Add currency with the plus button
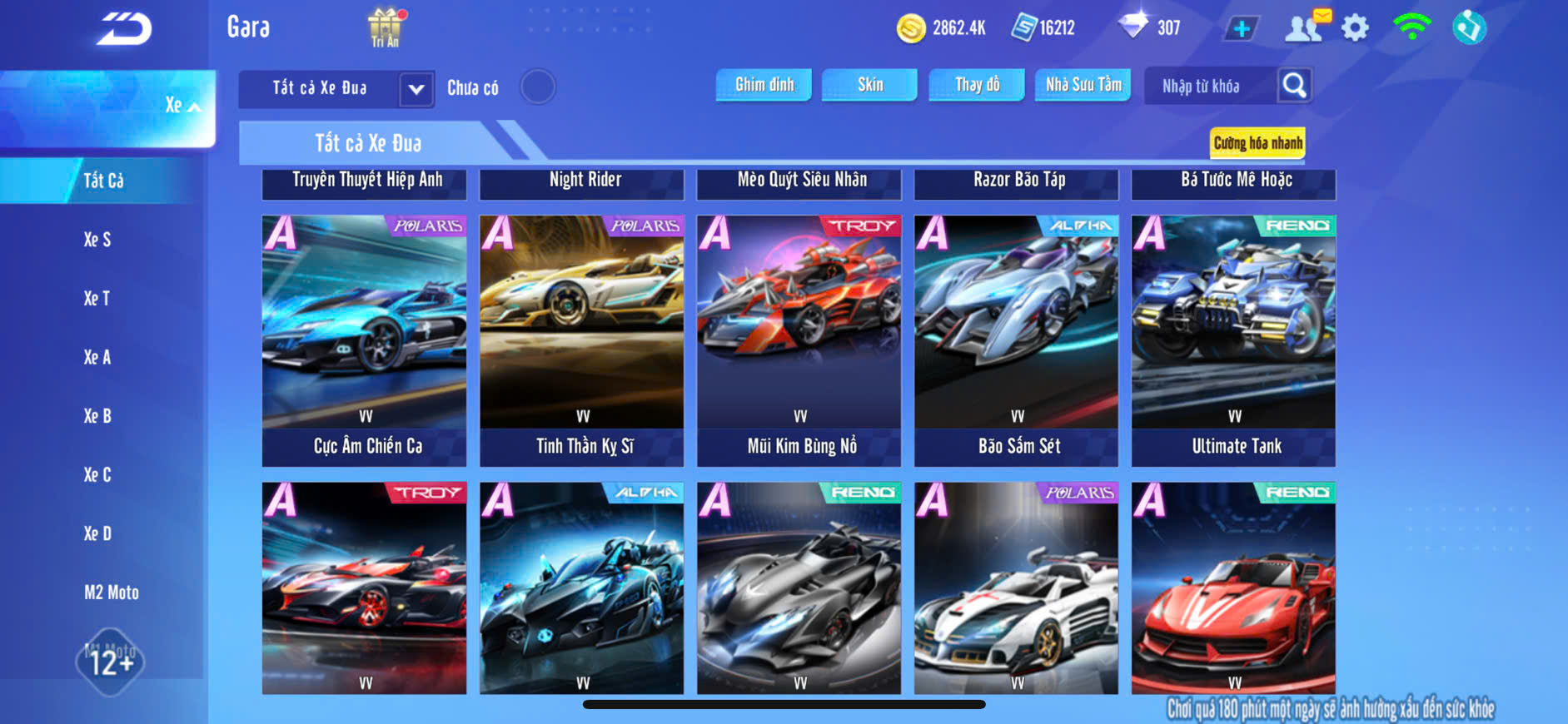 [x=1241, y=29]
